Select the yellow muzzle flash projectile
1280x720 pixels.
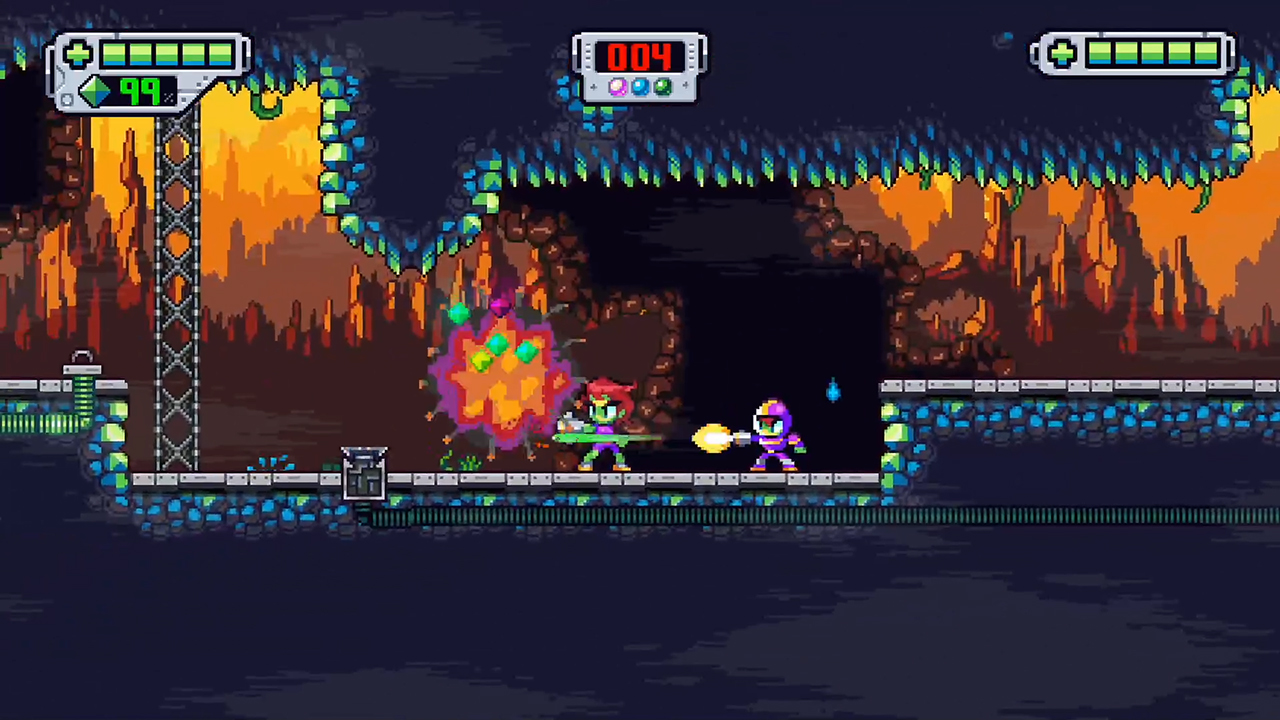point(712,438)
